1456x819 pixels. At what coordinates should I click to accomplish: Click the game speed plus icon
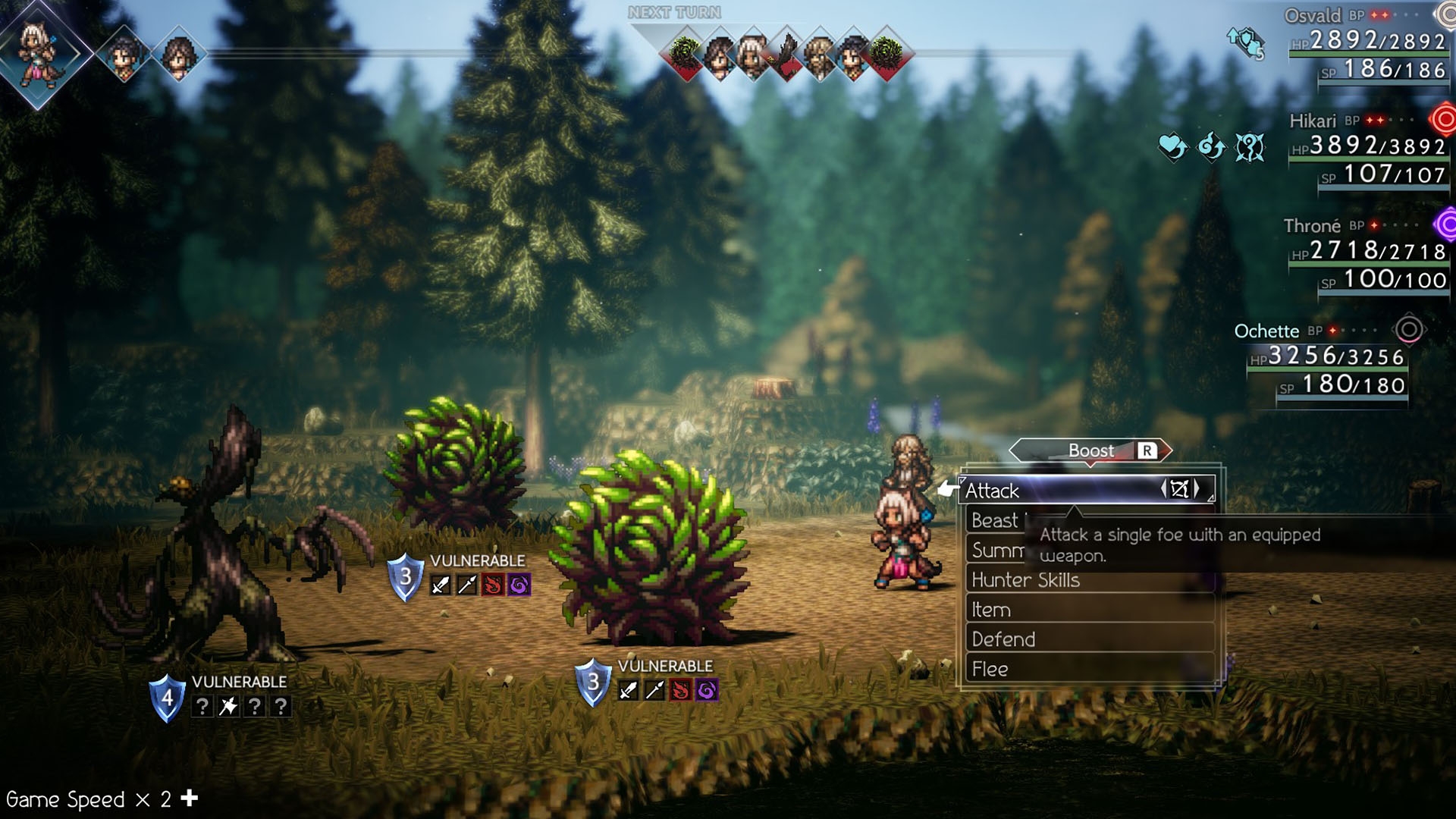[190, 798]
